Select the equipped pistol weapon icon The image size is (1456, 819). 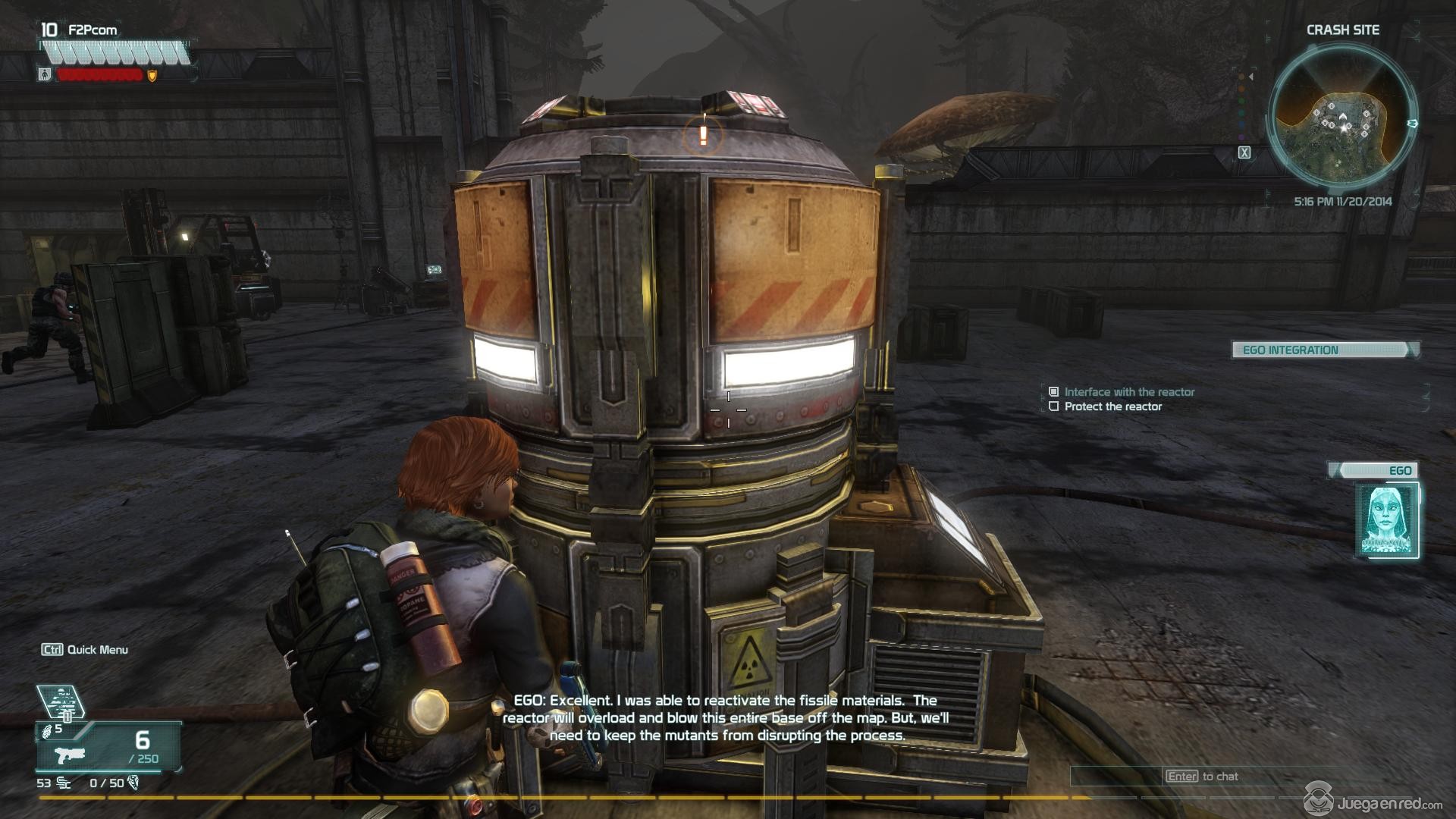click(x=71, y=755)
